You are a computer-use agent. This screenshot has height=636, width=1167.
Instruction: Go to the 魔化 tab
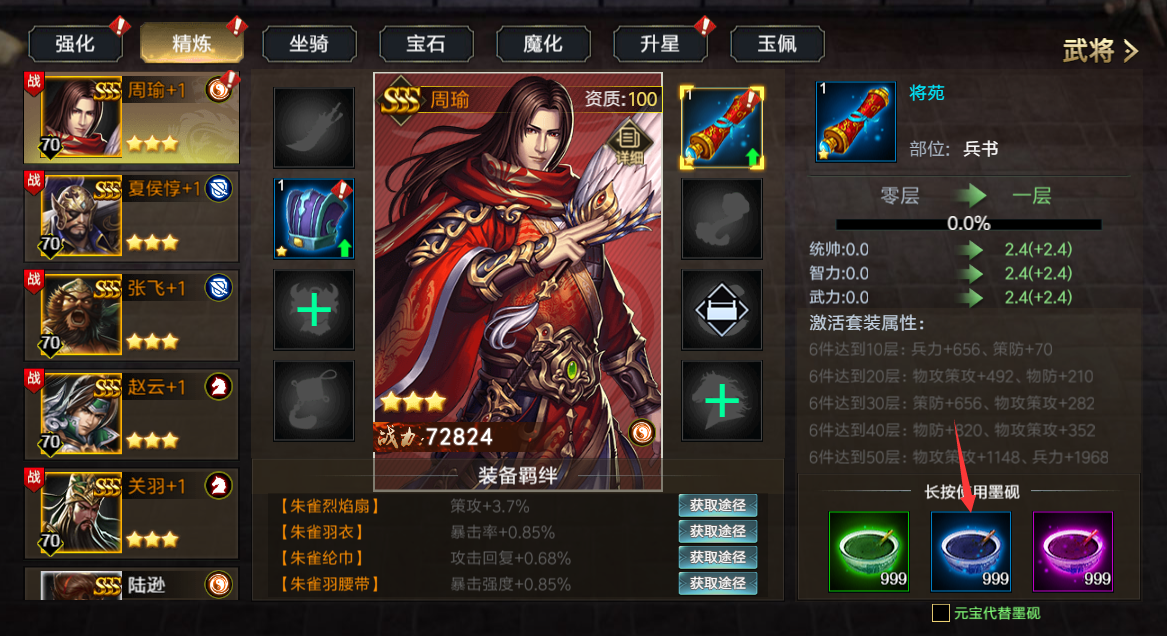pos(543,44)
